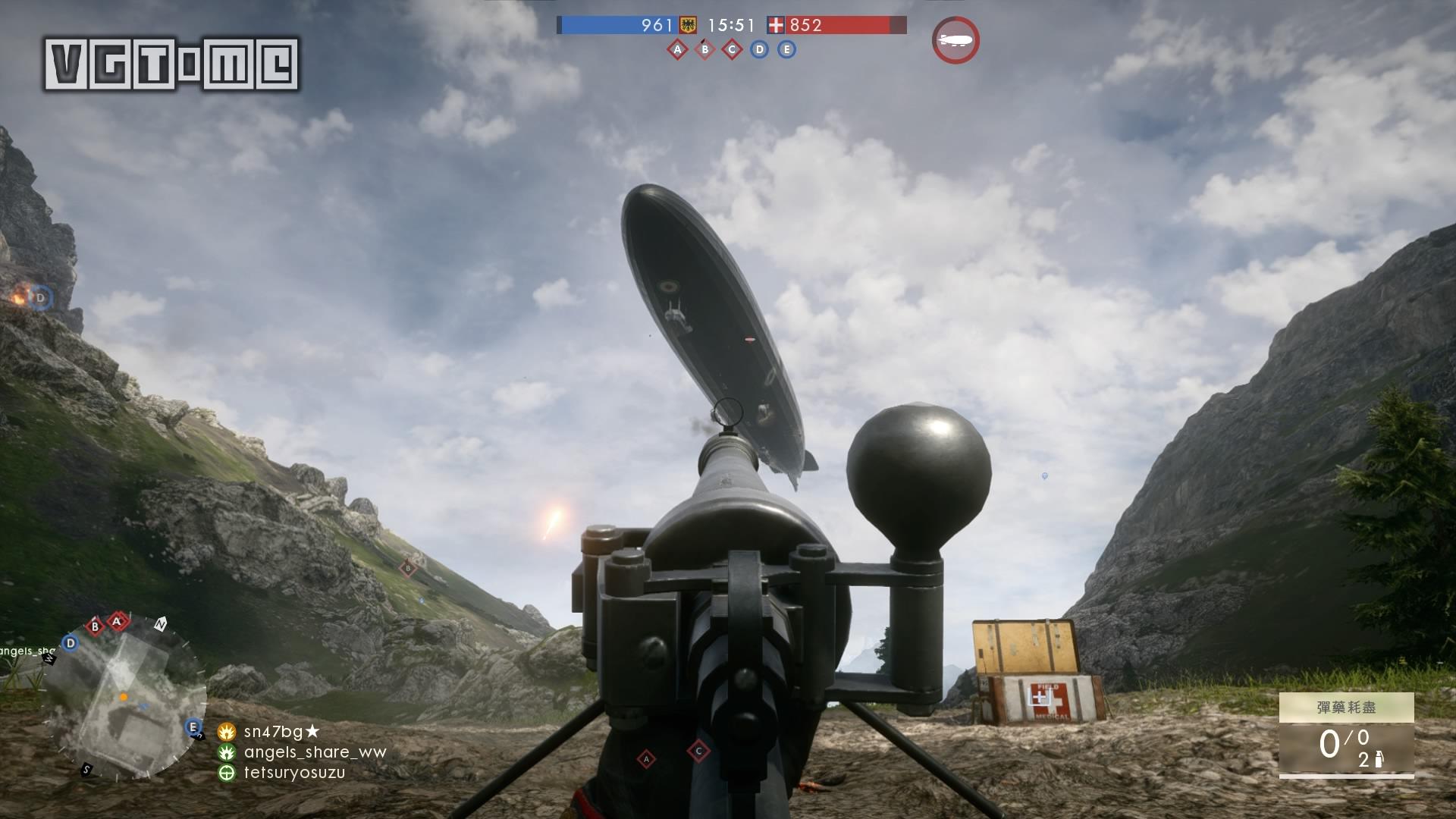Image resolution: width=1456 pixels, height=819 pixels.
Task: Select objective flag A under the score bar
Action: coord(677,50)
